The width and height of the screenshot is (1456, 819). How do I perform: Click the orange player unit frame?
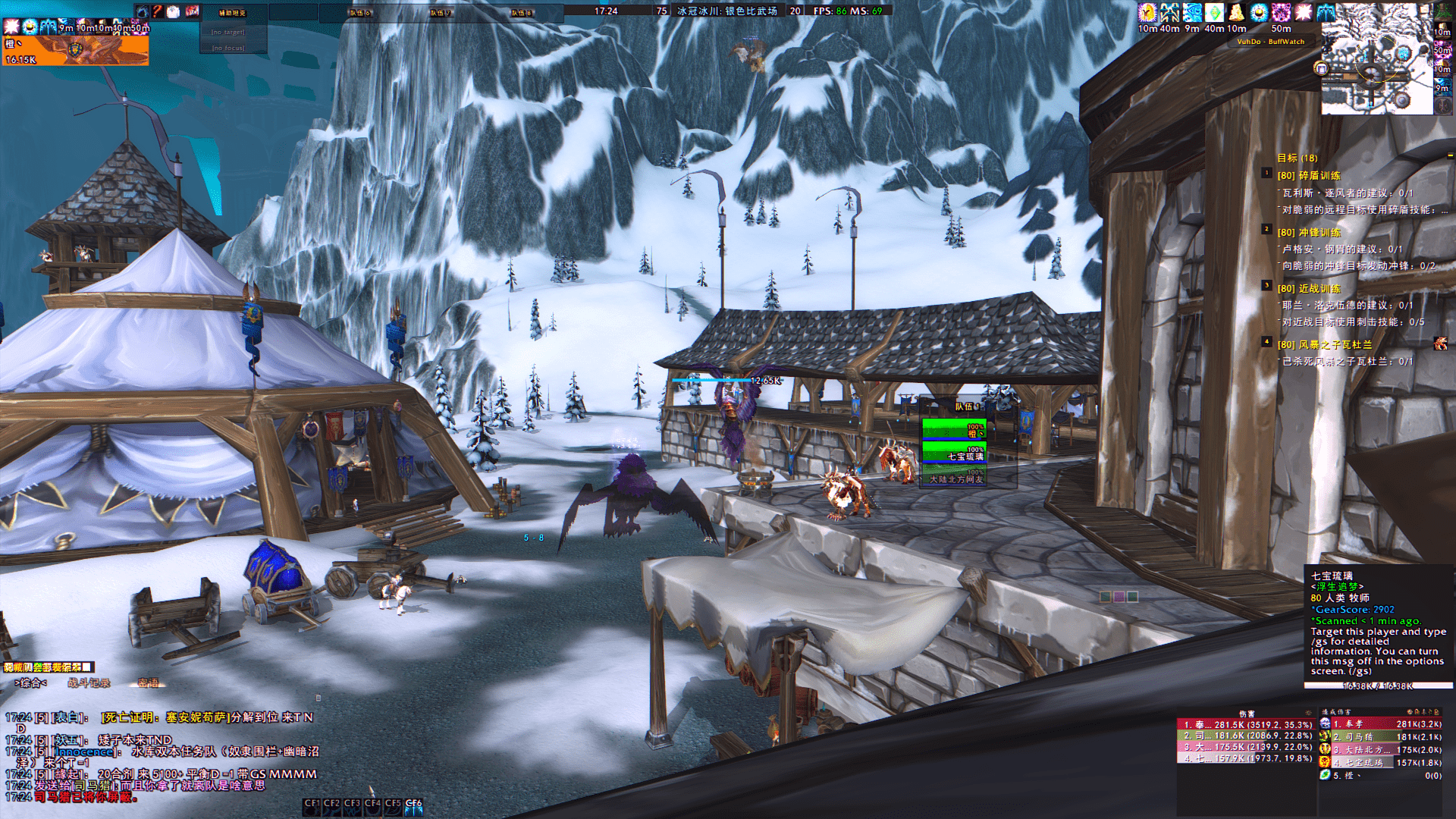pos(75,51)
